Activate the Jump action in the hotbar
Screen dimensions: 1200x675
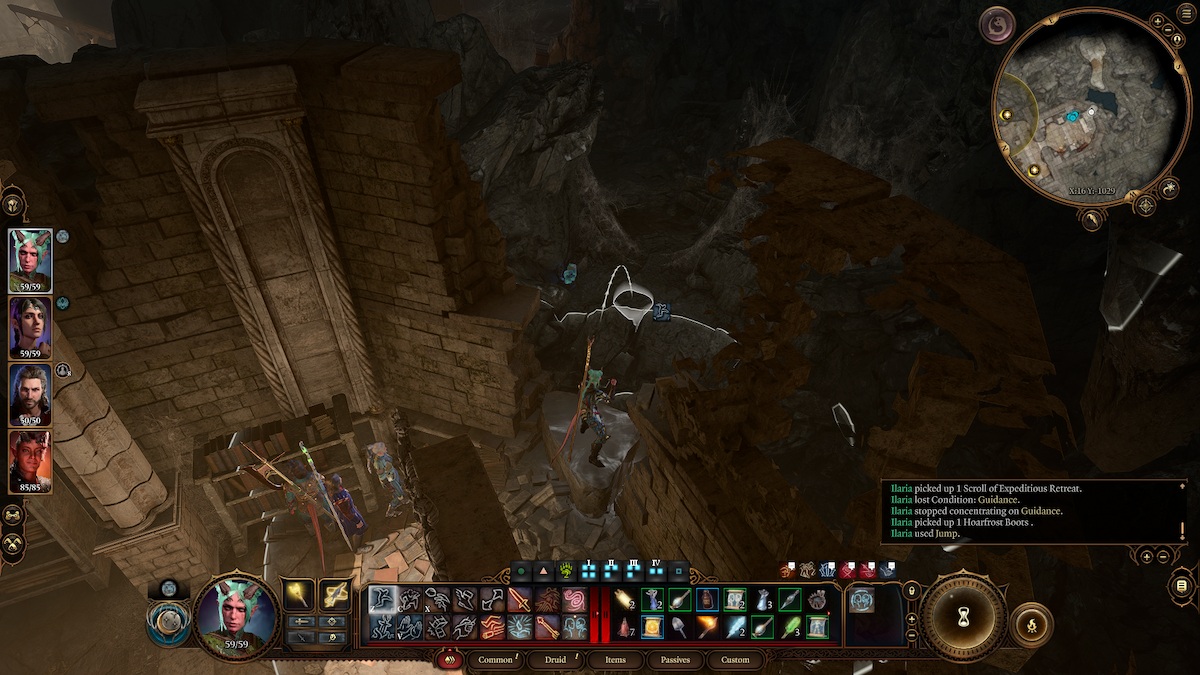click(384, 599)
